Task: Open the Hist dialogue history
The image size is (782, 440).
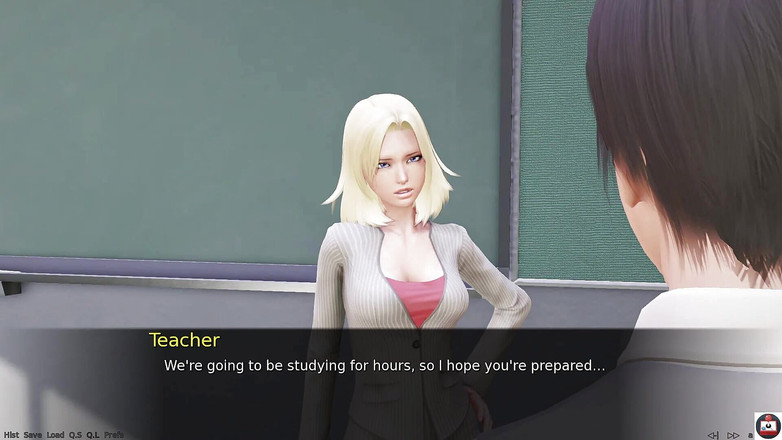Action: pos(11,435)
